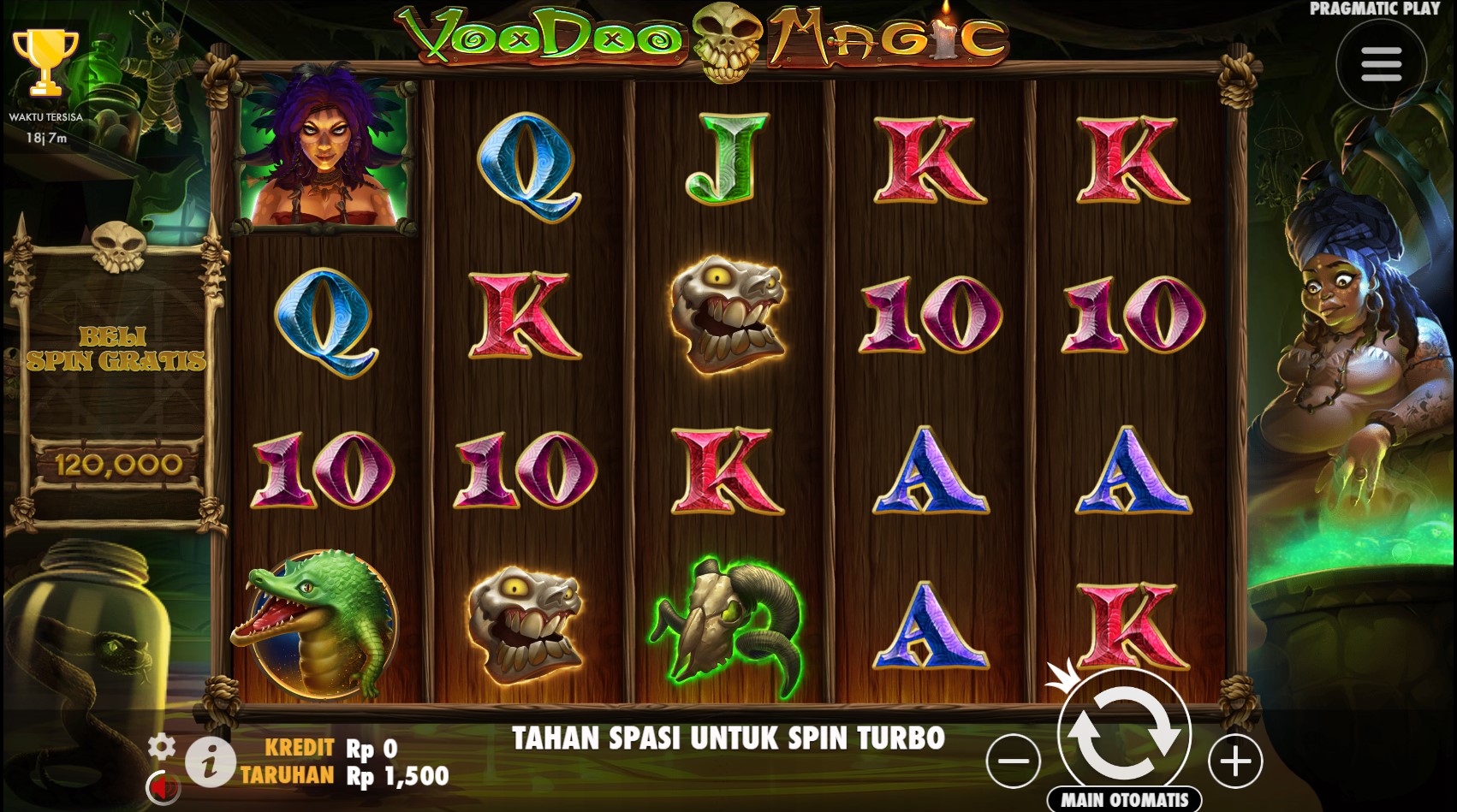This screenshot has height=812, width=1457.
Task: Open the trophy tournament icon
Action: (45, 62)
